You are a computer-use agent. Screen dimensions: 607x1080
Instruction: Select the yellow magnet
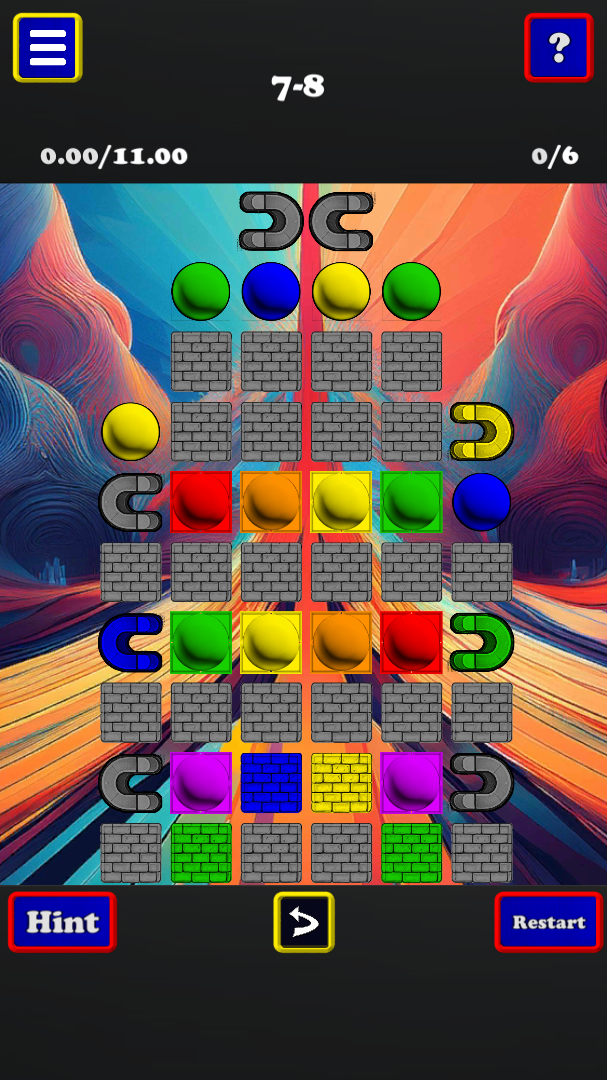pyautogui.click(x=481, y=432)
